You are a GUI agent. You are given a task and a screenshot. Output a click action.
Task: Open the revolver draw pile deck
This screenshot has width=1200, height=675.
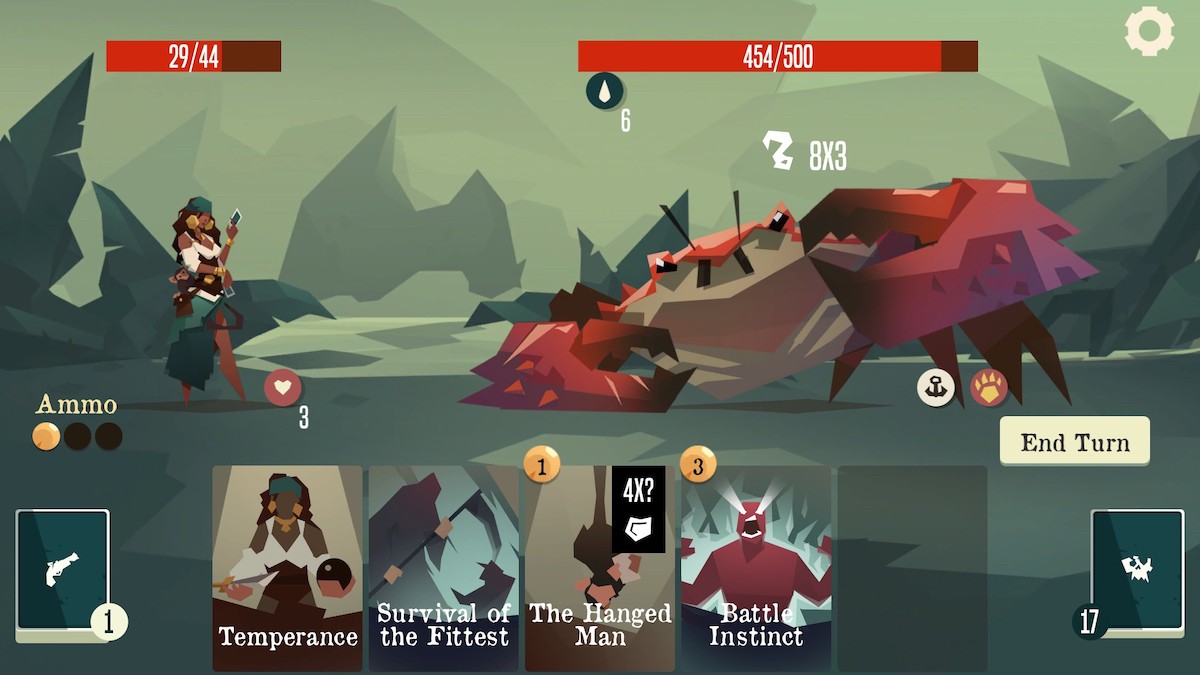pyautogui.click(x=62, y=572)
